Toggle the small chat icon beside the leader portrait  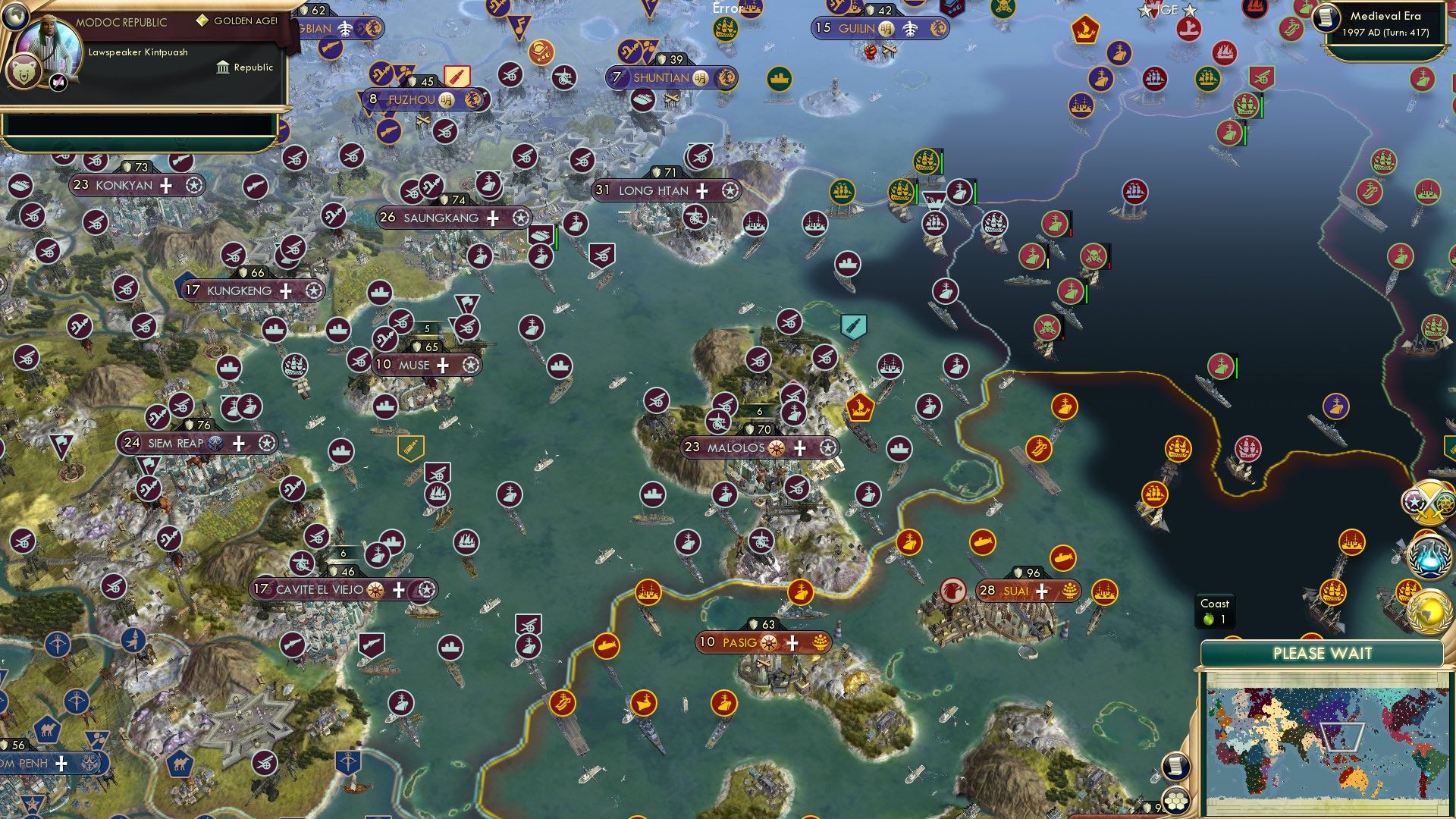58,83
